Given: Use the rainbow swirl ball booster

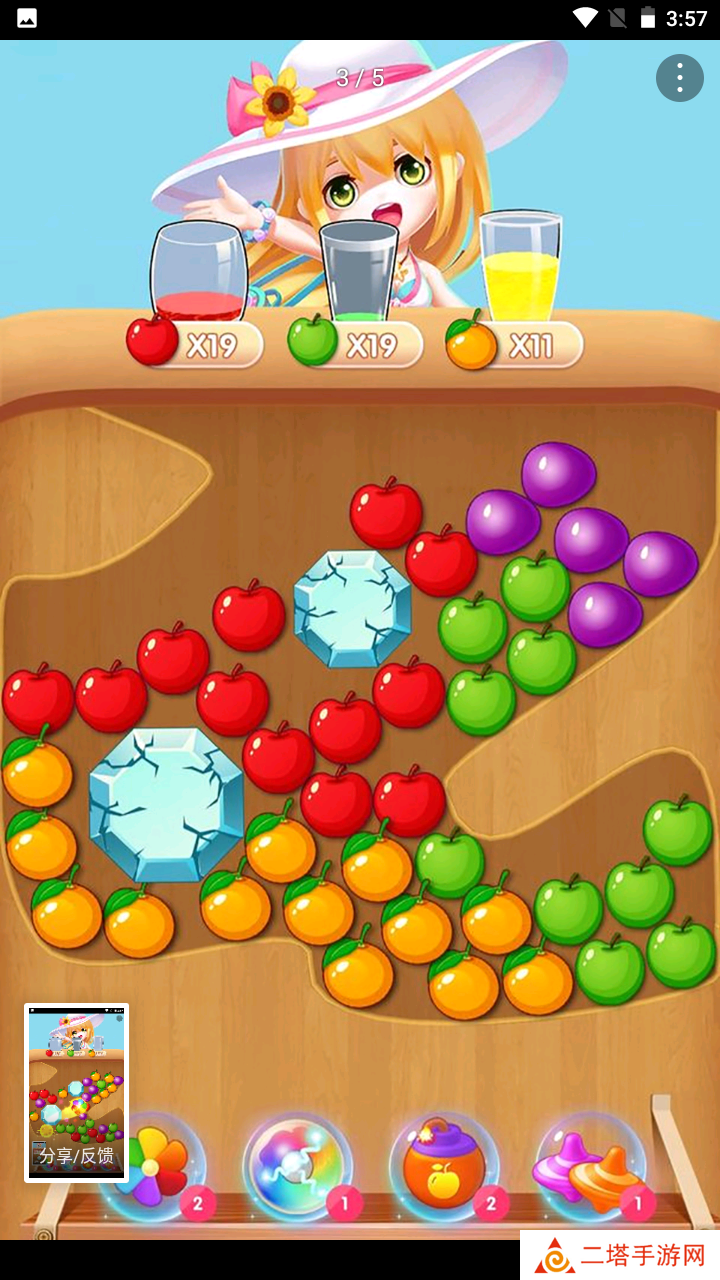Looking at the screenshot, I should click(x=297, y=1165).
